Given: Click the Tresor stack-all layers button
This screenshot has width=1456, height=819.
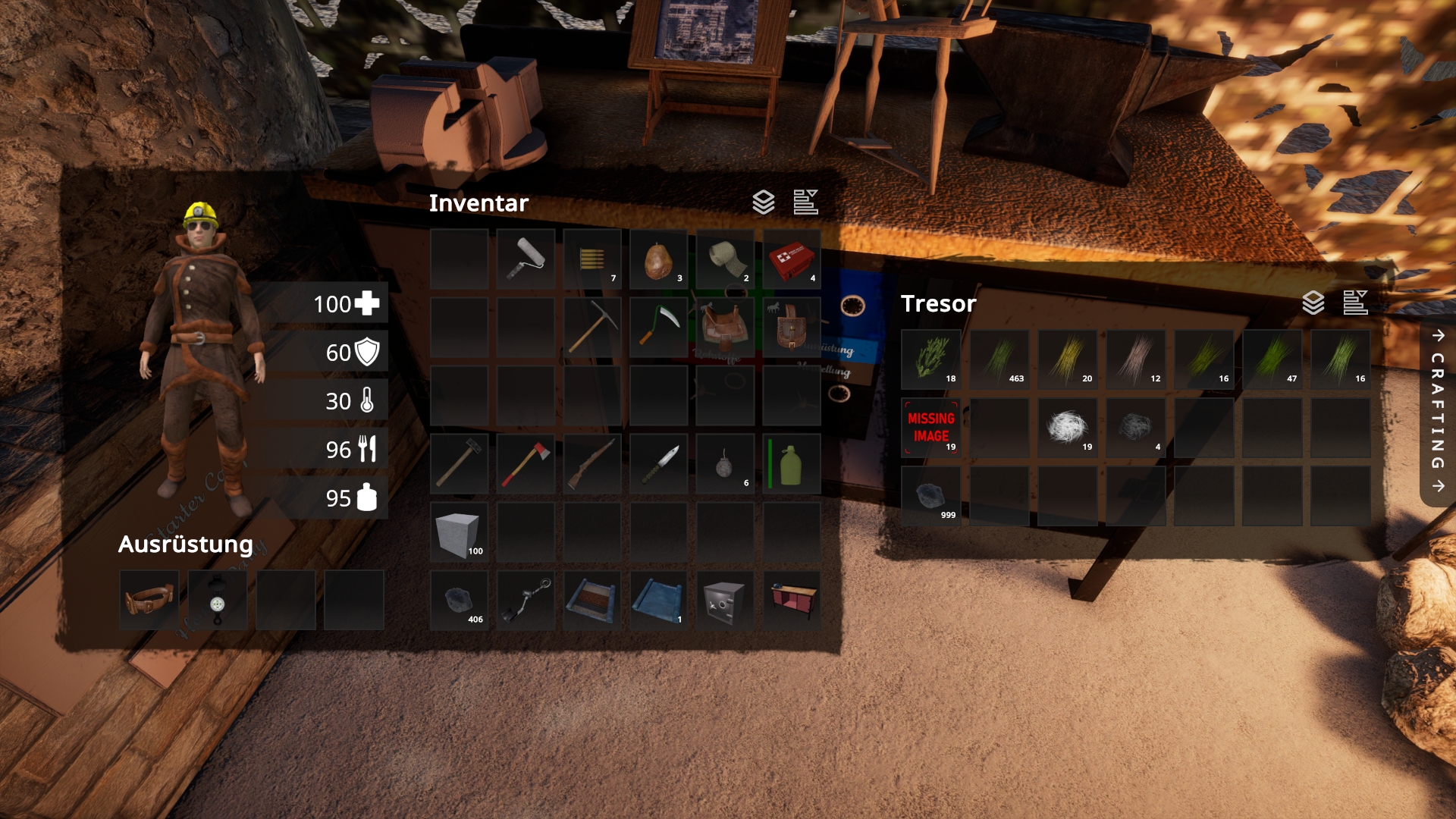Looking at the screenshot, I should click(1313, 303).
